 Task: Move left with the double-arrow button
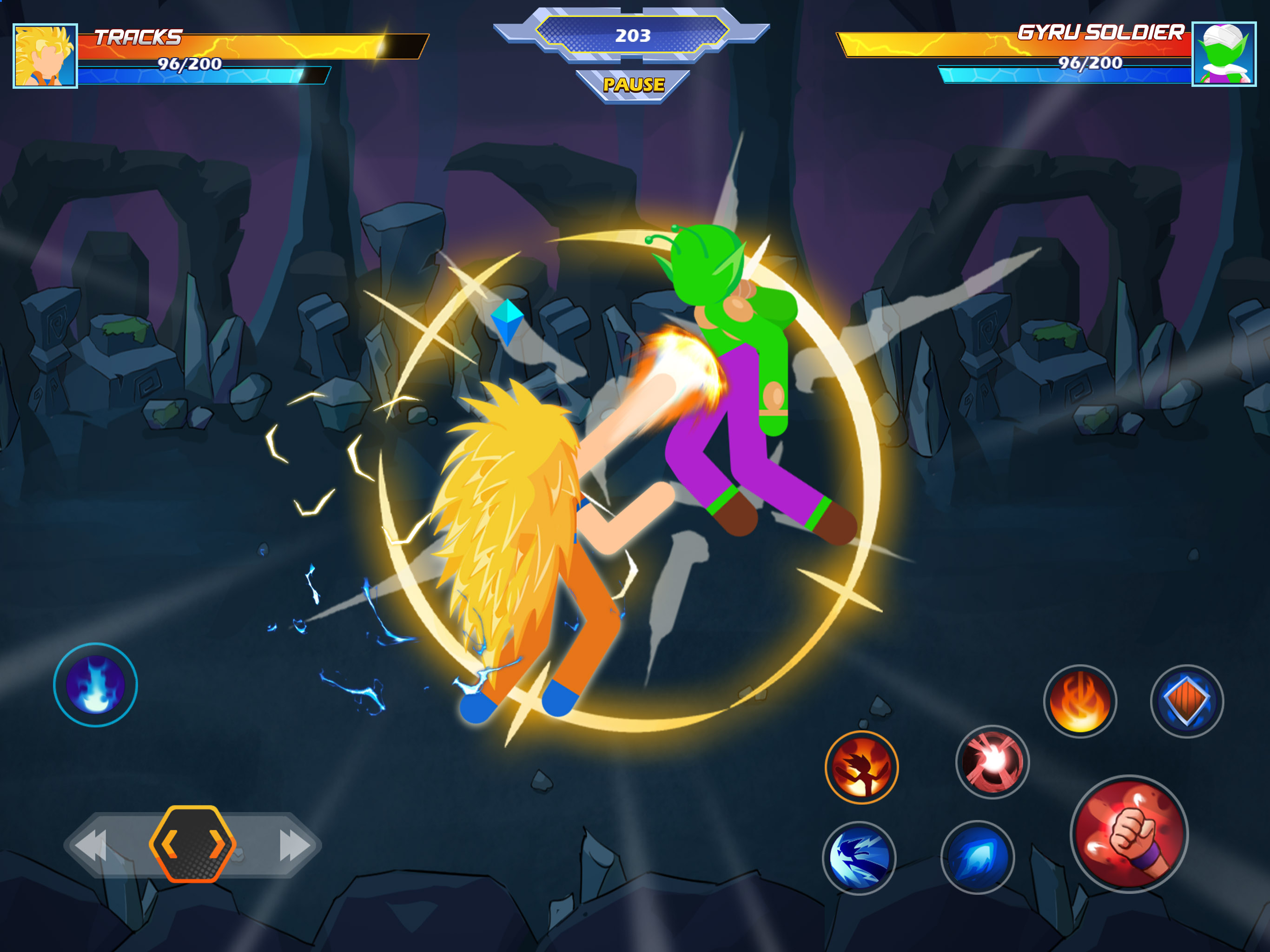(x=92, y=845)
